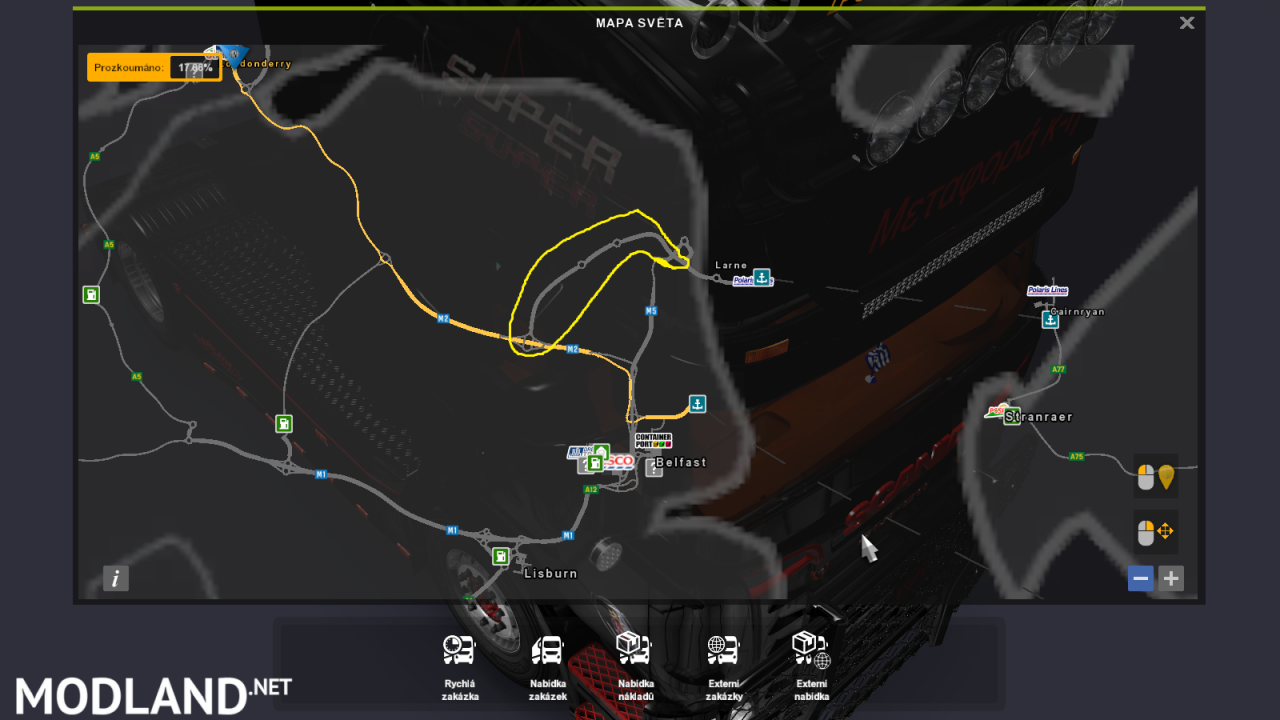Click the undiscovered garage question mark near Belfast
The width and height of the screenshot is (1280, 720).
[x=654, y=467]
